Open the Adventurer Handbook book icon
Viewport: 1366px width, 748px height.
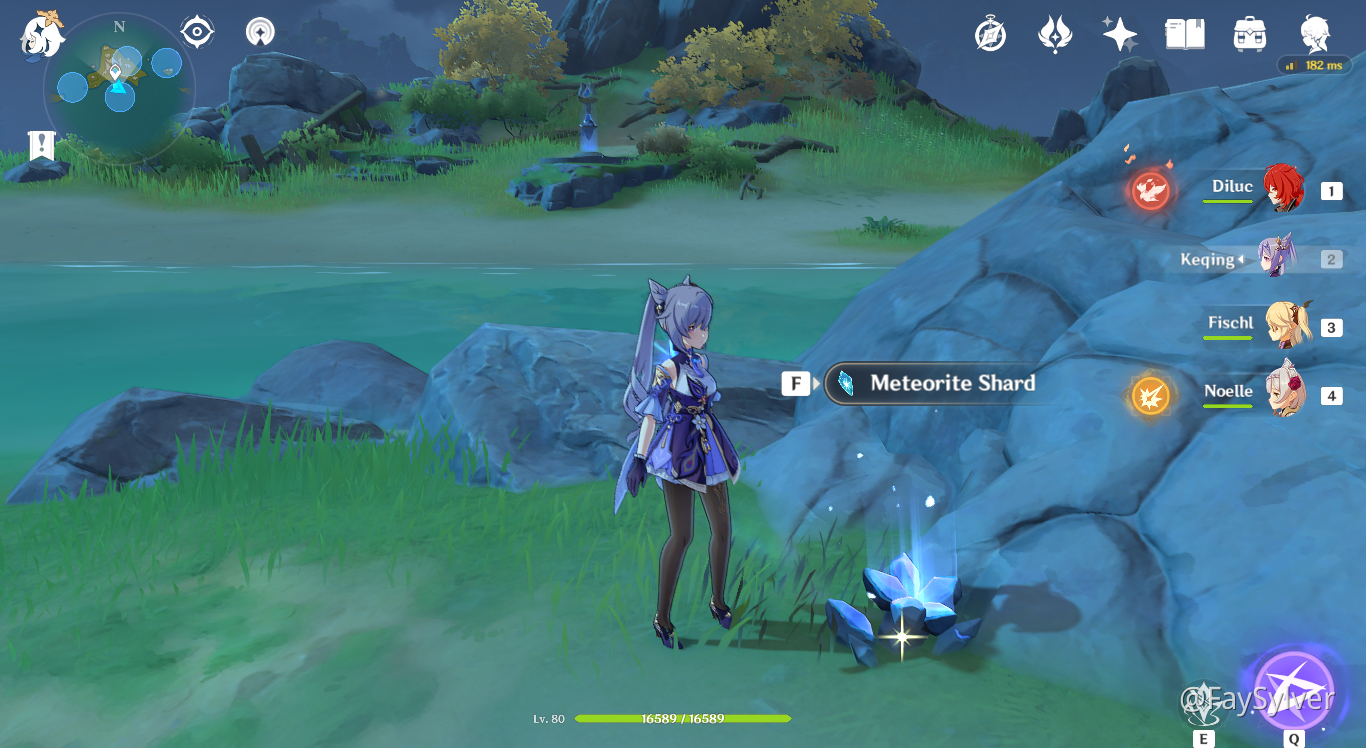(1184, 33)
